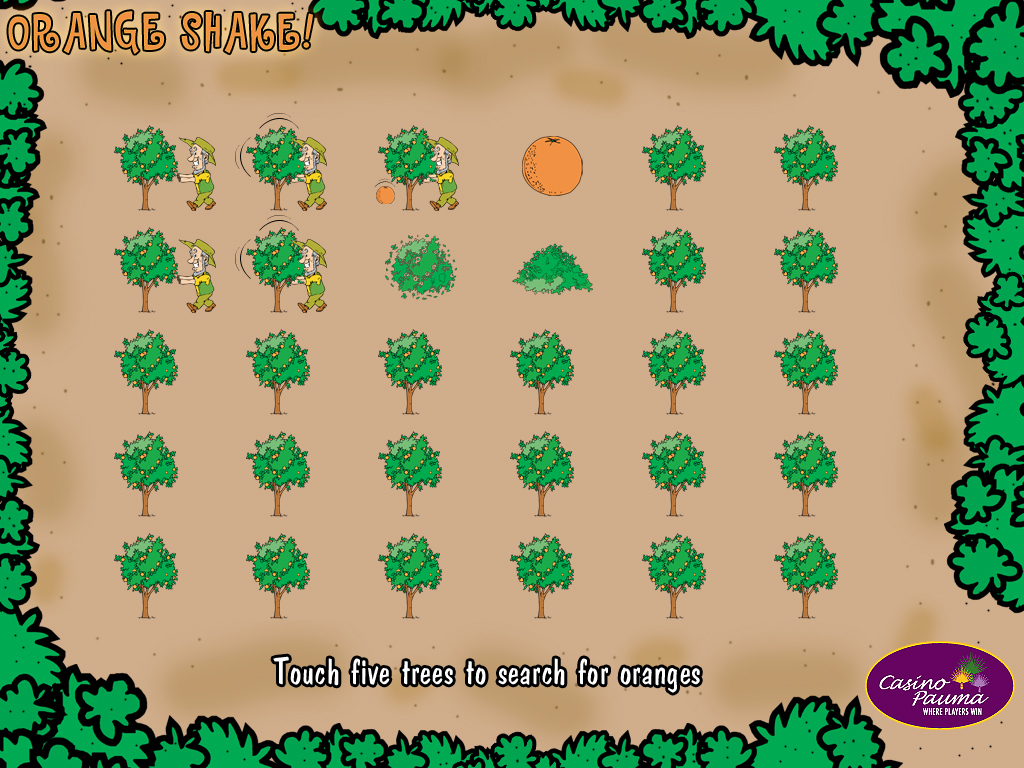The height and width of the screenshot is (768, 1024).
Task: Touch the pile of green leaves
Action: point(552,270)
